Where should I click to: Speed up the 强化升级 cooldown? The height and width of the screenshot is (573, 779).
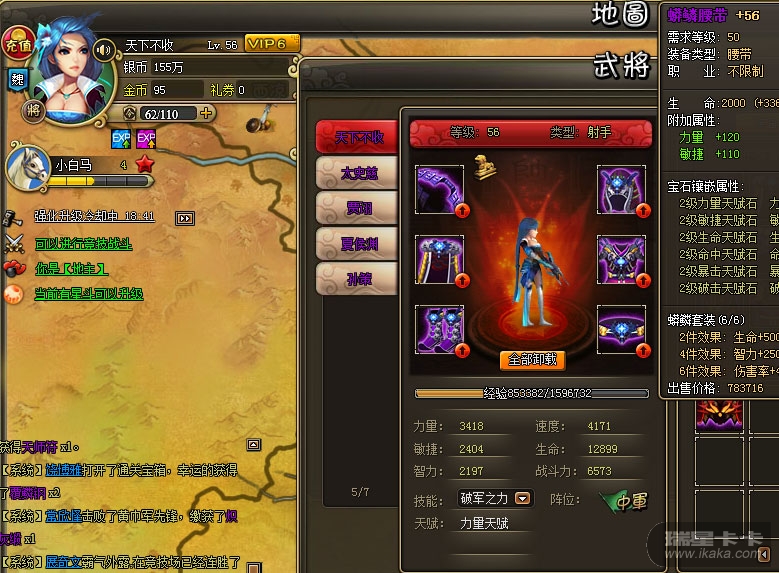pos(184,218)
